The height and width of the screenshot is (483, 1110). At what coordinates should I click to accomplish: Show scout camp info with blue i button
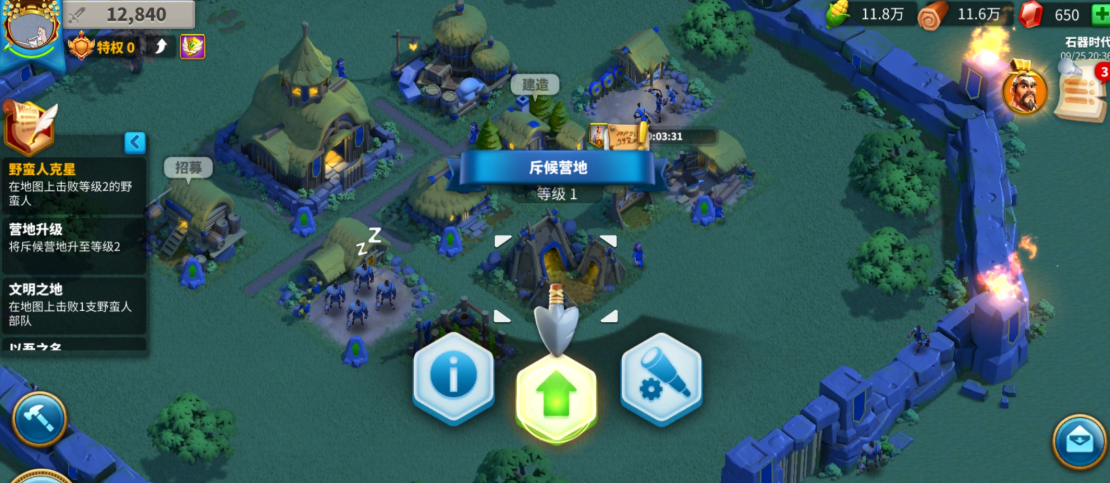(454, 378)
